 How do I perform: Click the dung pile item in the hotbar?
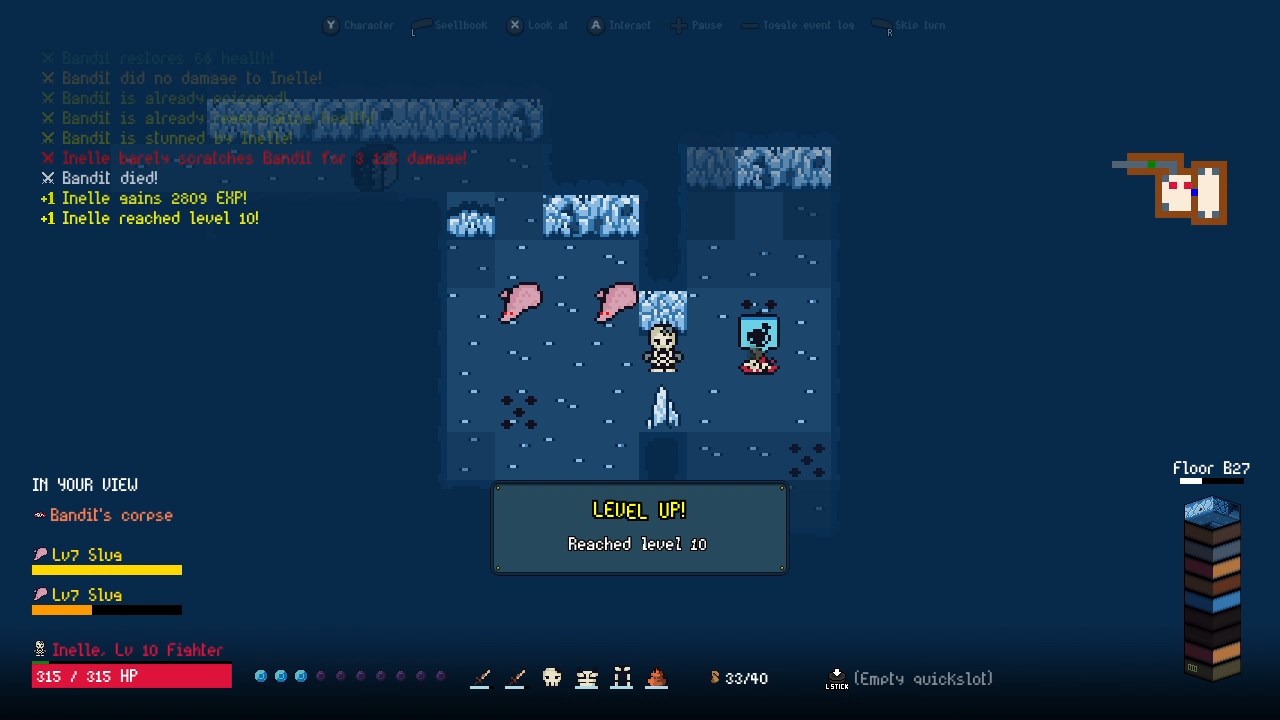pos(657,677)
